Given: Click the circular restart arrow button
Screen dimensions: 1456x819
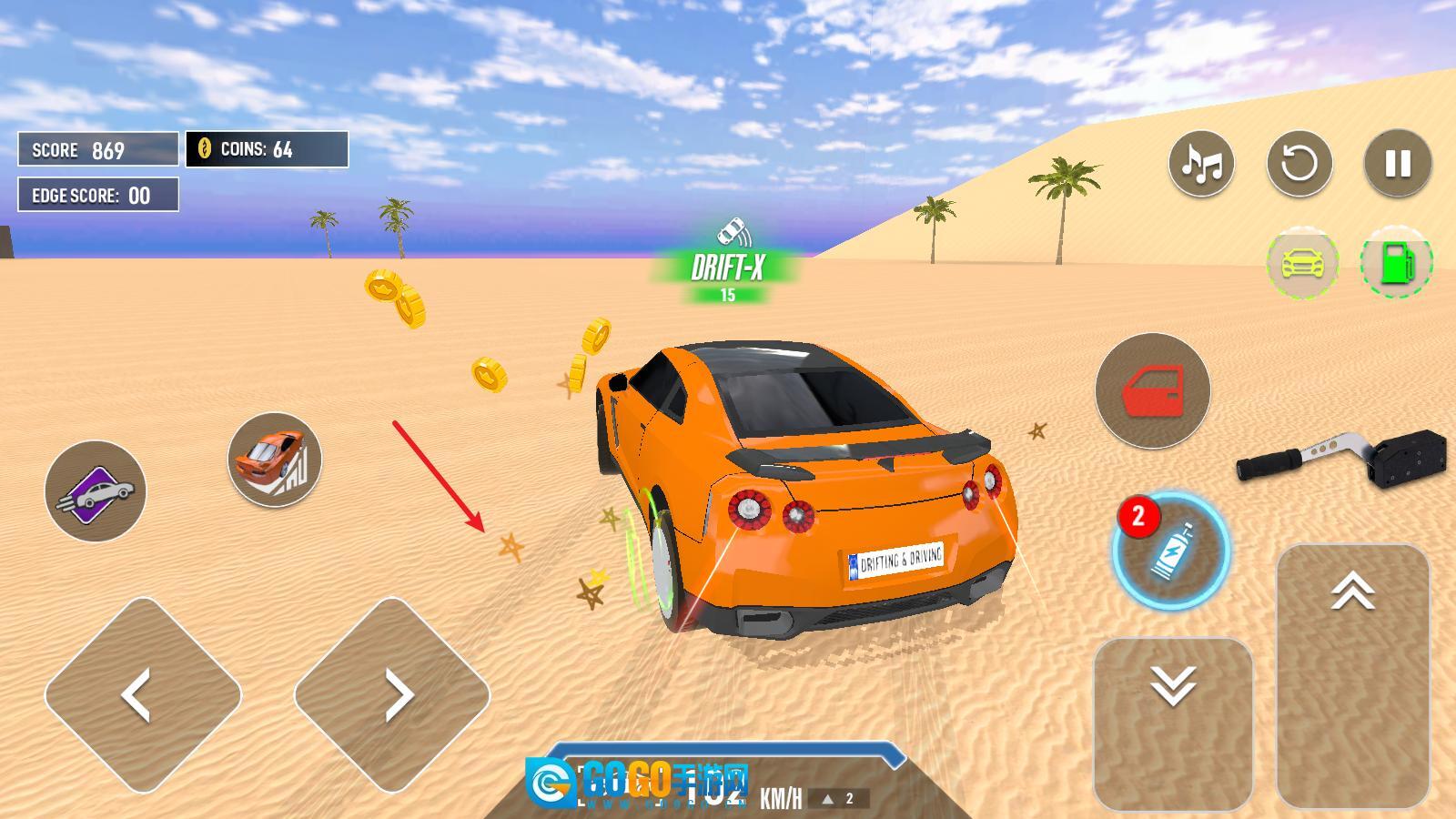Looking at the screenshot, I should pyautogui.click(x=1299, y=164).
